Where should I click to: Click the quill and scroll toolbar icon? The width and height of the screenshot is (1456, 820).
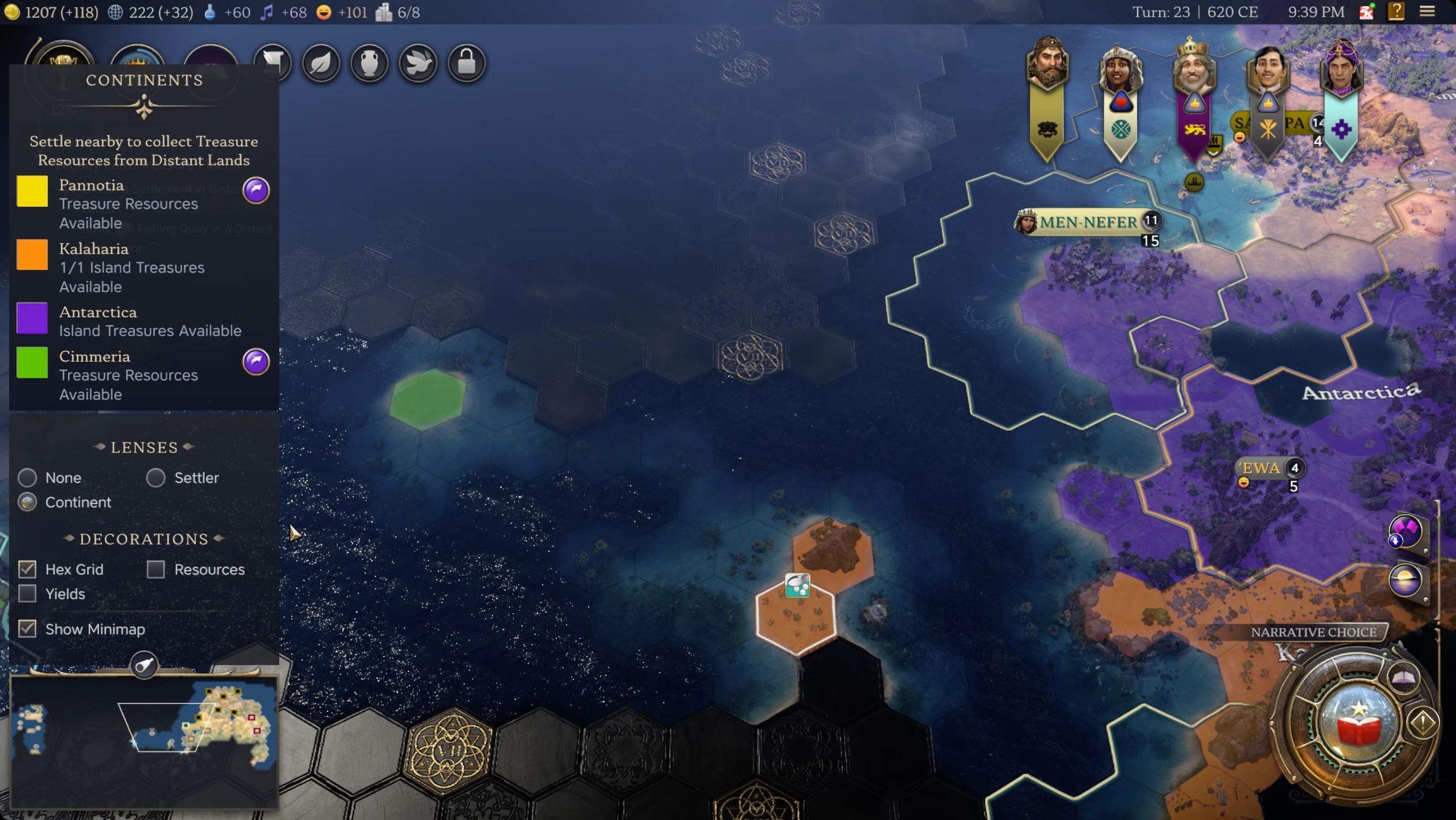(x=273, y=63)
